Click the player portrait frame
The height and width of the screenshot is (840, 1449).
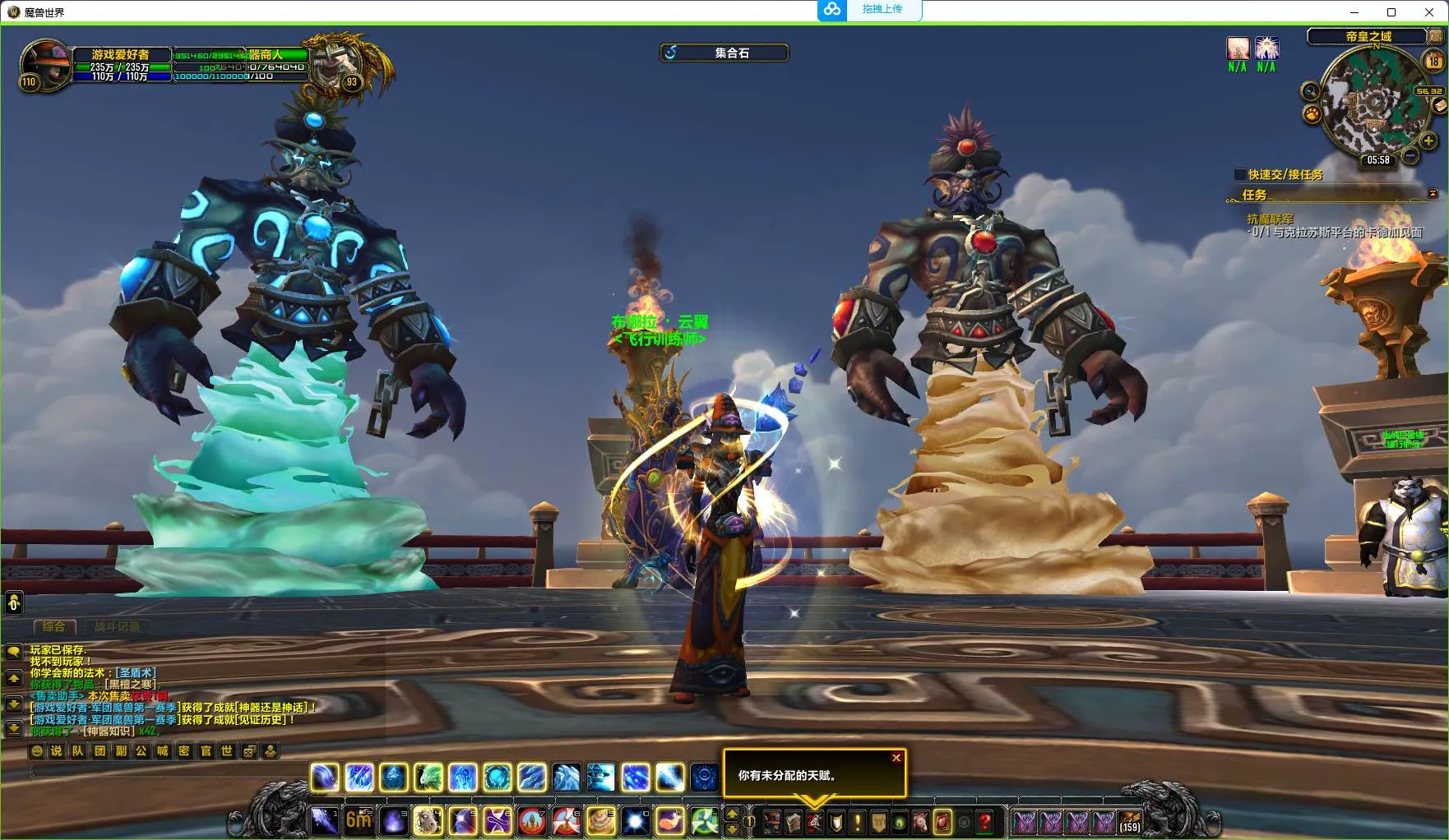click(x=46, y=62)
